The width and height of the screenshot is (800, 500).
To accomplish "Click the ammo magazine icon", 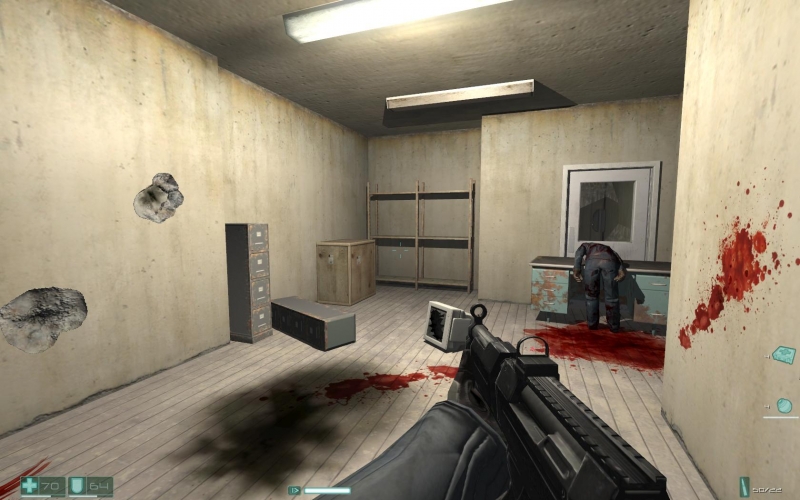I will [743, 487].
